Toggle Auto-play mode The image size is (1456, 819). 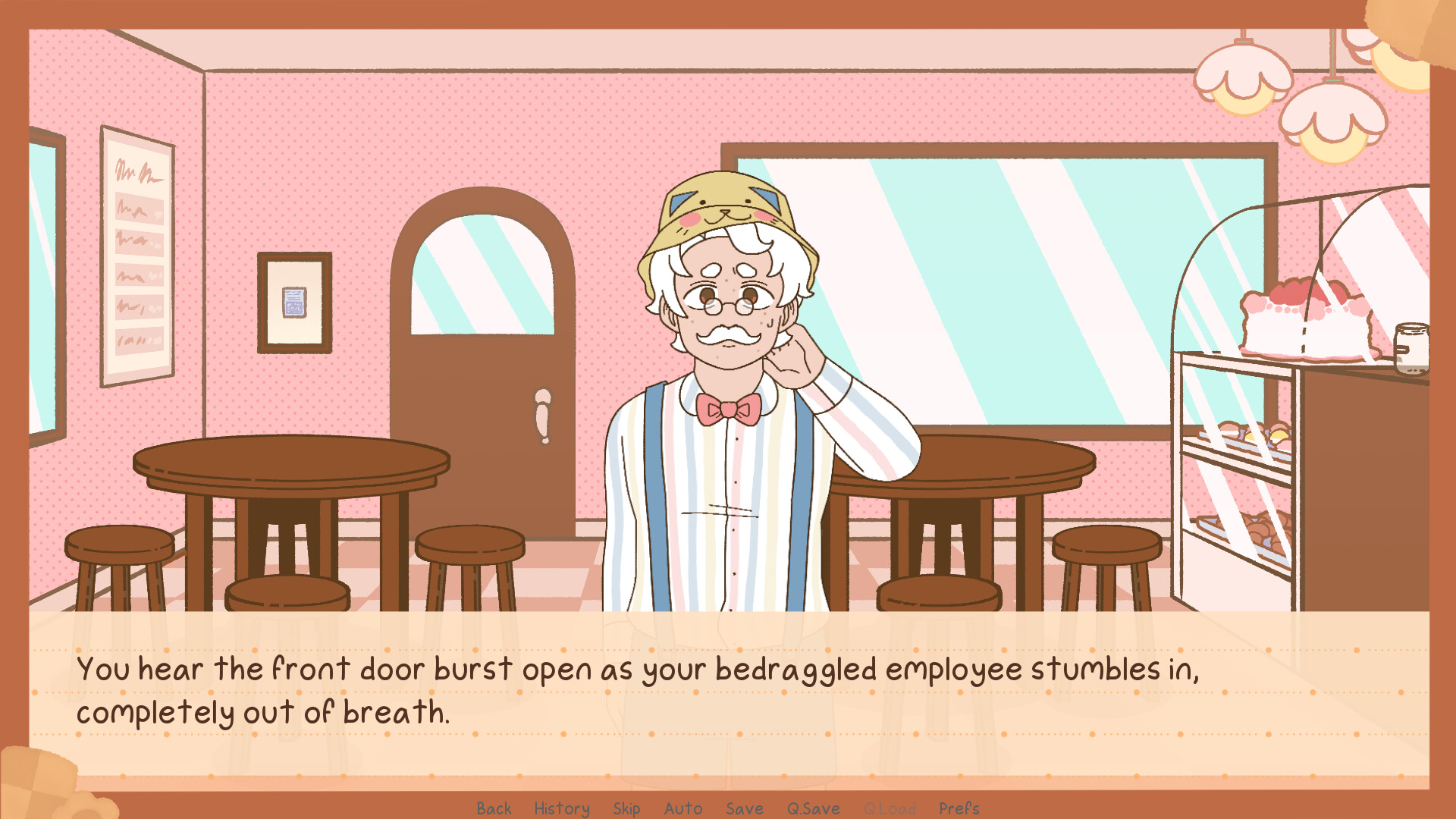click(x=682, y=808)
